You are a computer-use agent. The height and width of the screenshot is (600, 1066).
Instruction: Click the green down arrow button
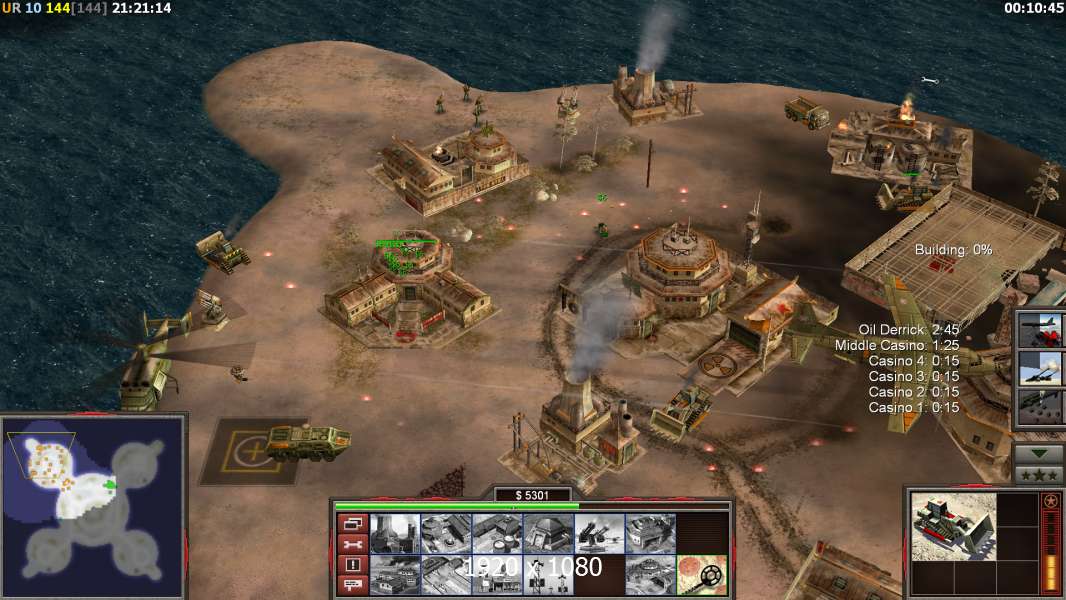(x=1039, y=452)
